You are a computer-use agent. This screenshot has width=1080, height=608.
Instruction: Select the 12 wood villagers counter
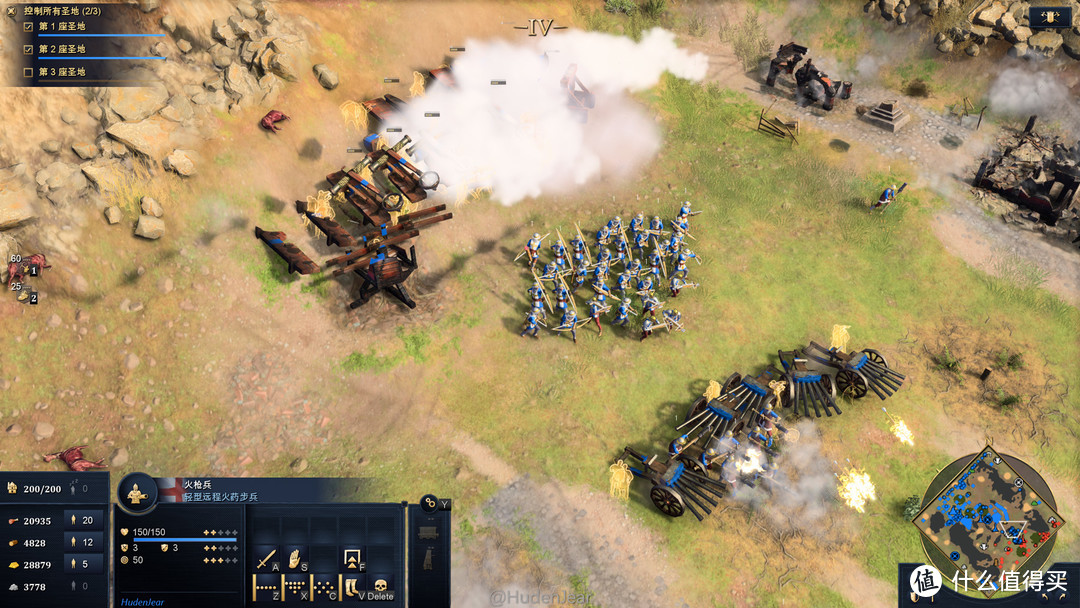click(84, 542)
